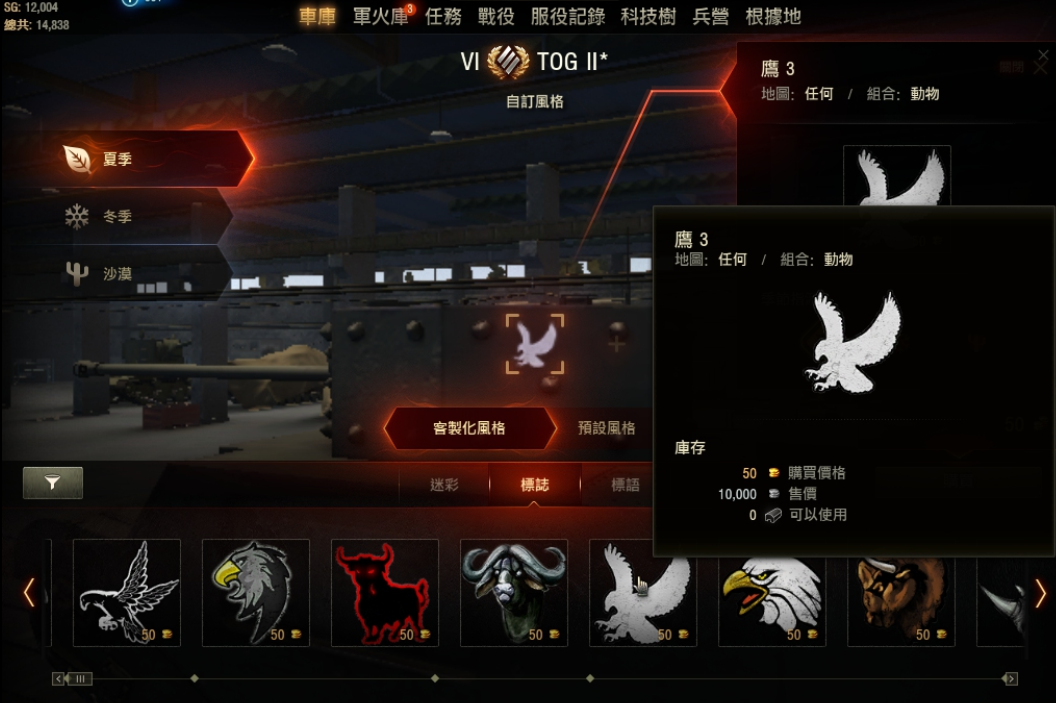Viewport: 1056px width, 703px height.
Task: Open the 戰役 campaign menu
Action: click(x=496, y=17)
